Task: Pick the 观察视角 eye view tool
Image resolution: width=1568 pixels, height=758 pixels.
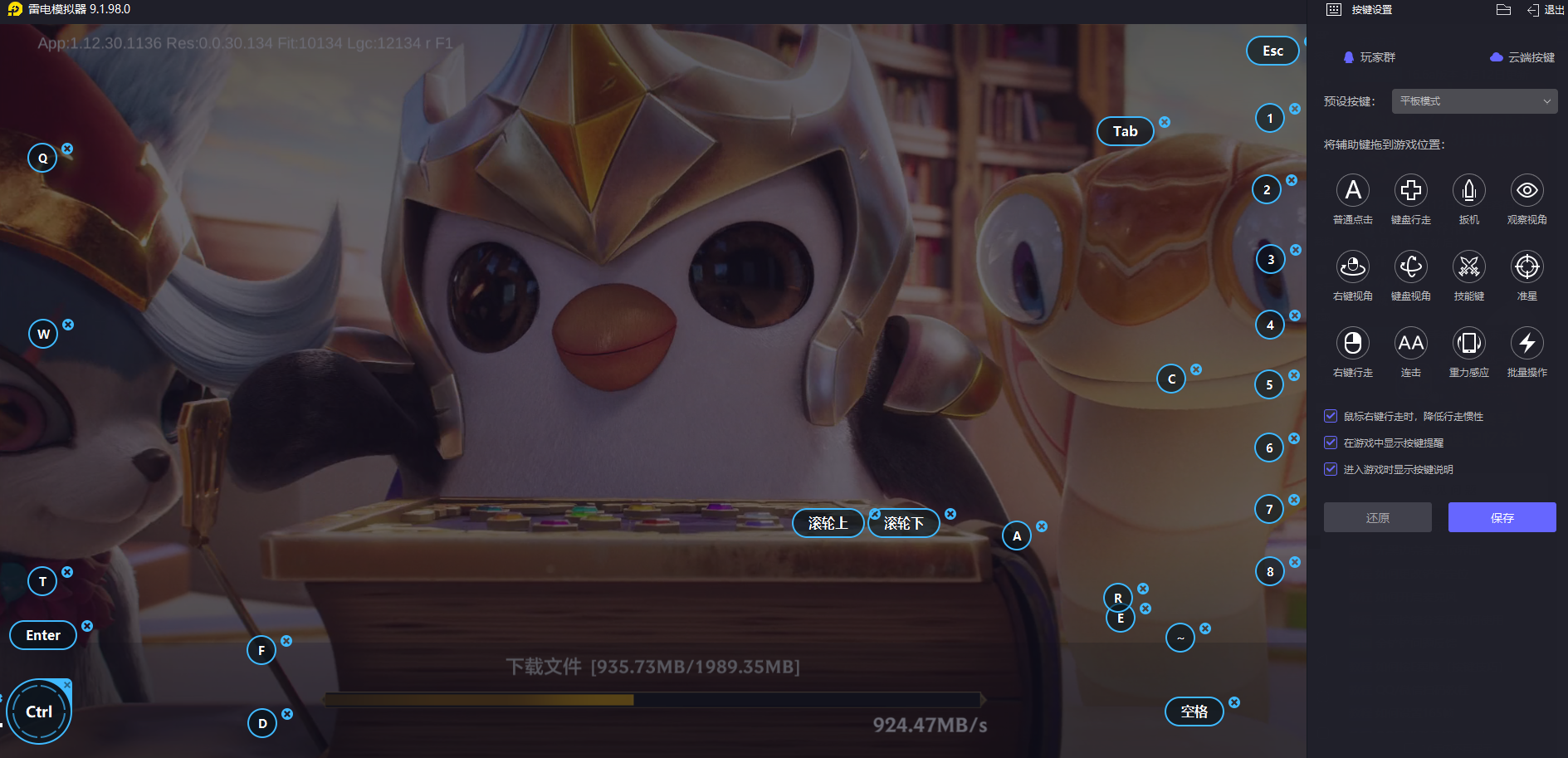Action: click(x=1527, y=191)
